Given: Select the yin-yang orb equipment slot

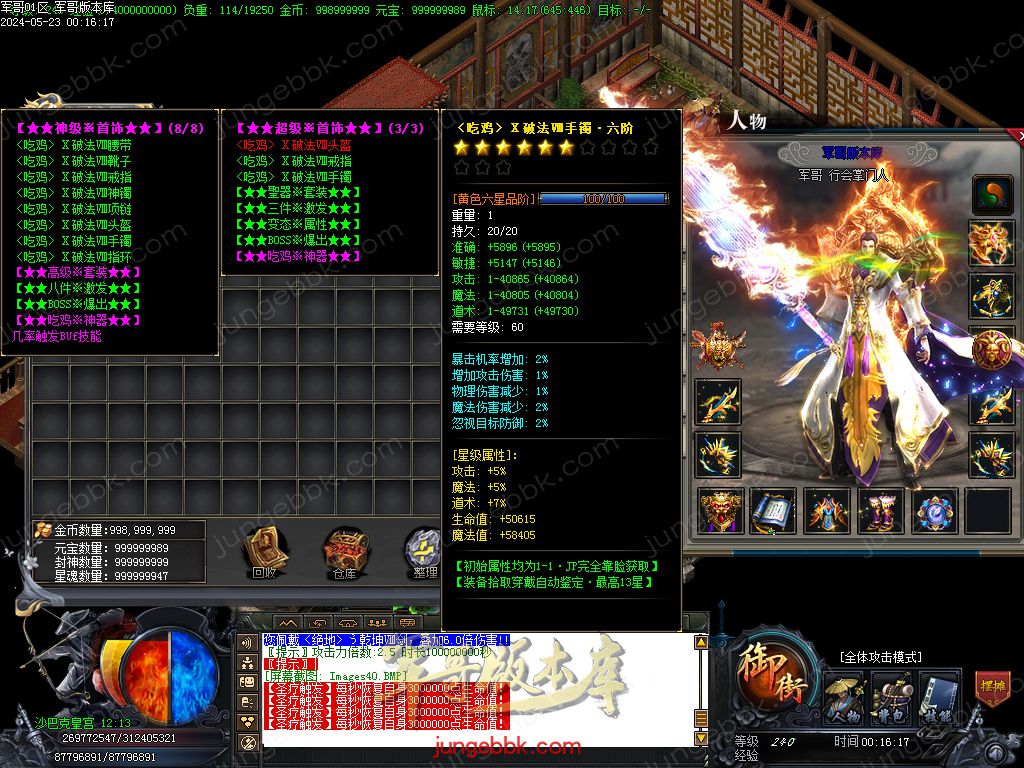Looking at the screenshot, I should [x=991, y=193].
